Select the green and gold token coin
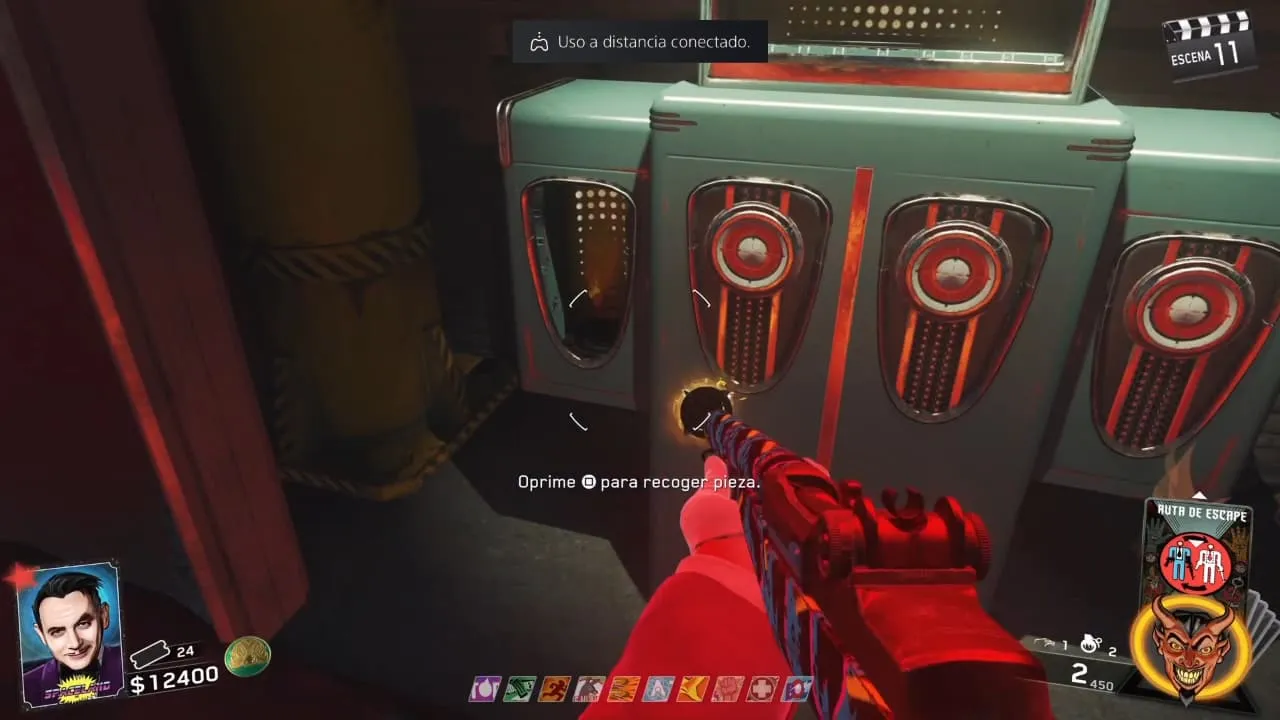This screenshot has width=1280, height=720. 247,656
